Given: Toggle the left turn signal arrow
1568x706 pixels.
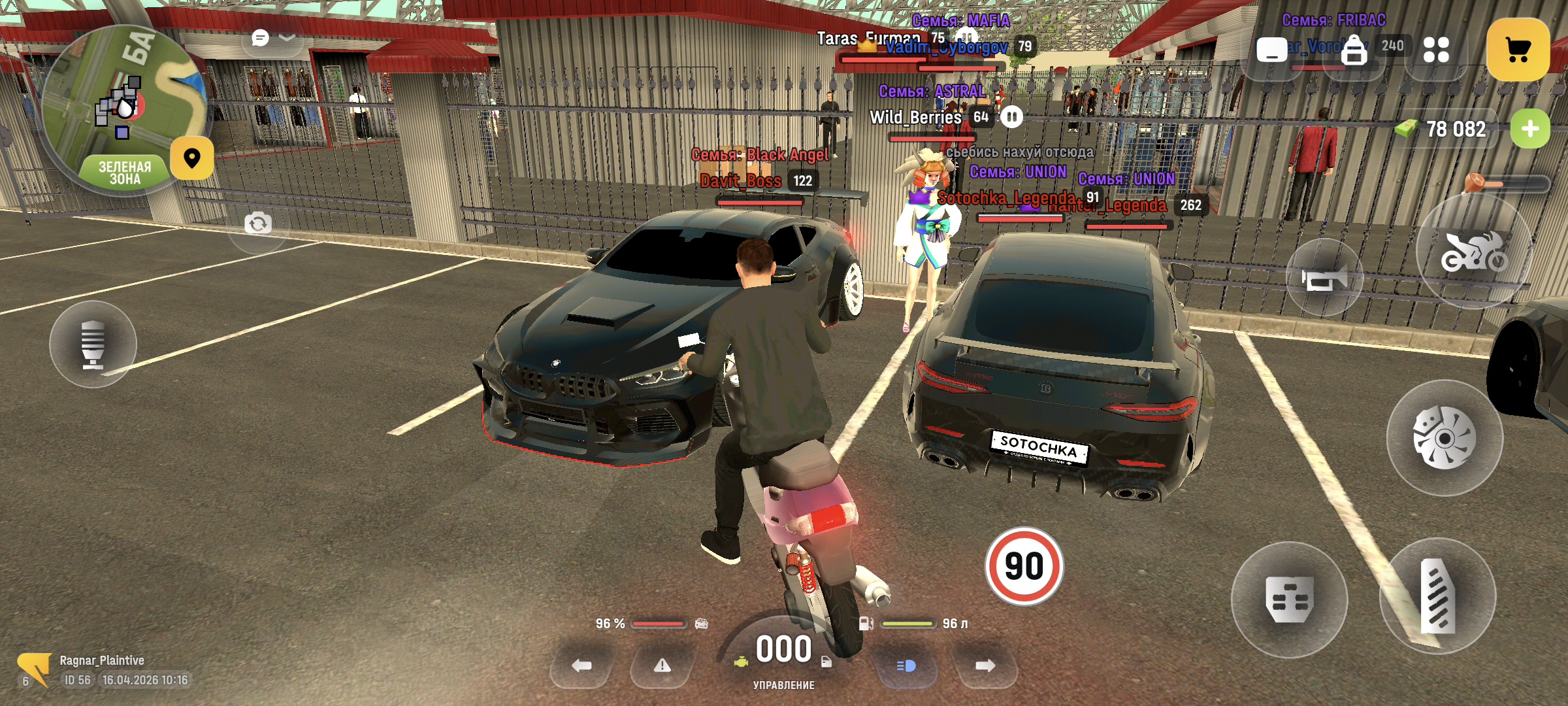Looking at the screenshot, I should point(581,665).
